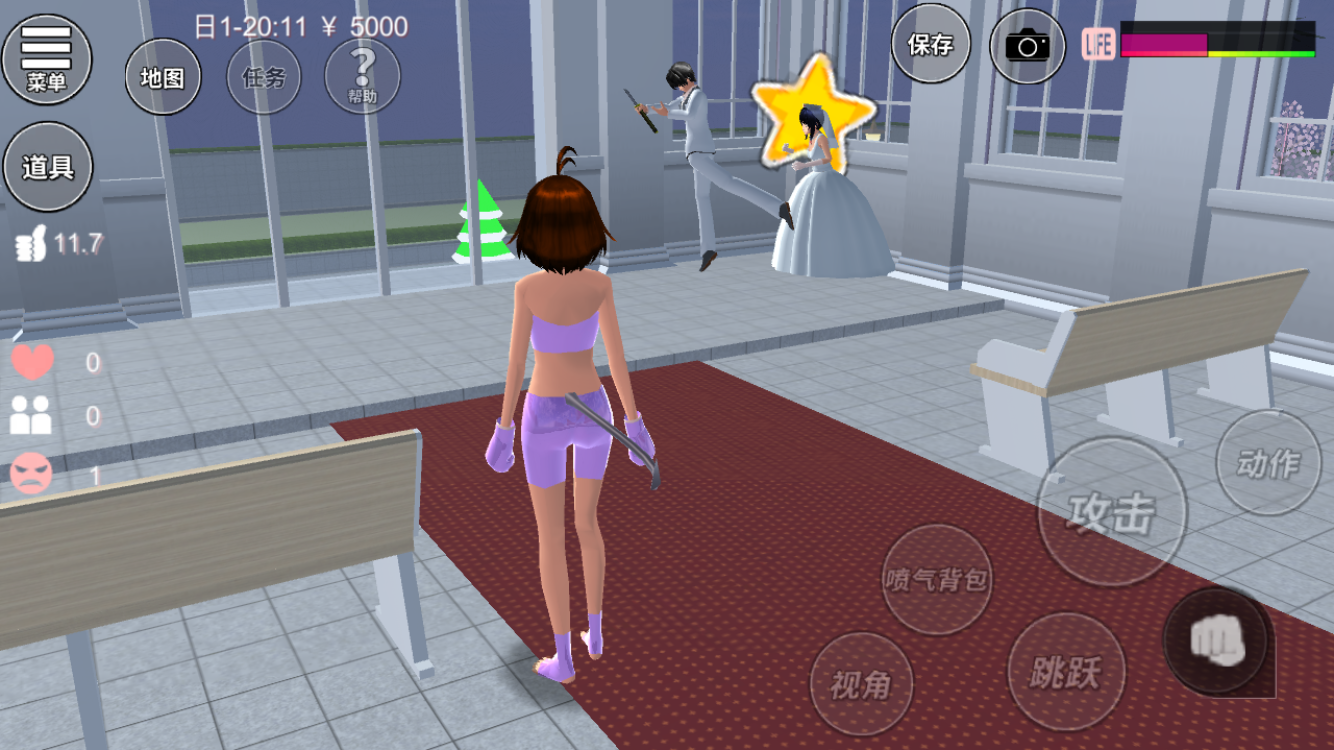This screenshot has width=1334, height=750.
Task: Tap the 保存 save button
Action: click(x=930, y=44)
